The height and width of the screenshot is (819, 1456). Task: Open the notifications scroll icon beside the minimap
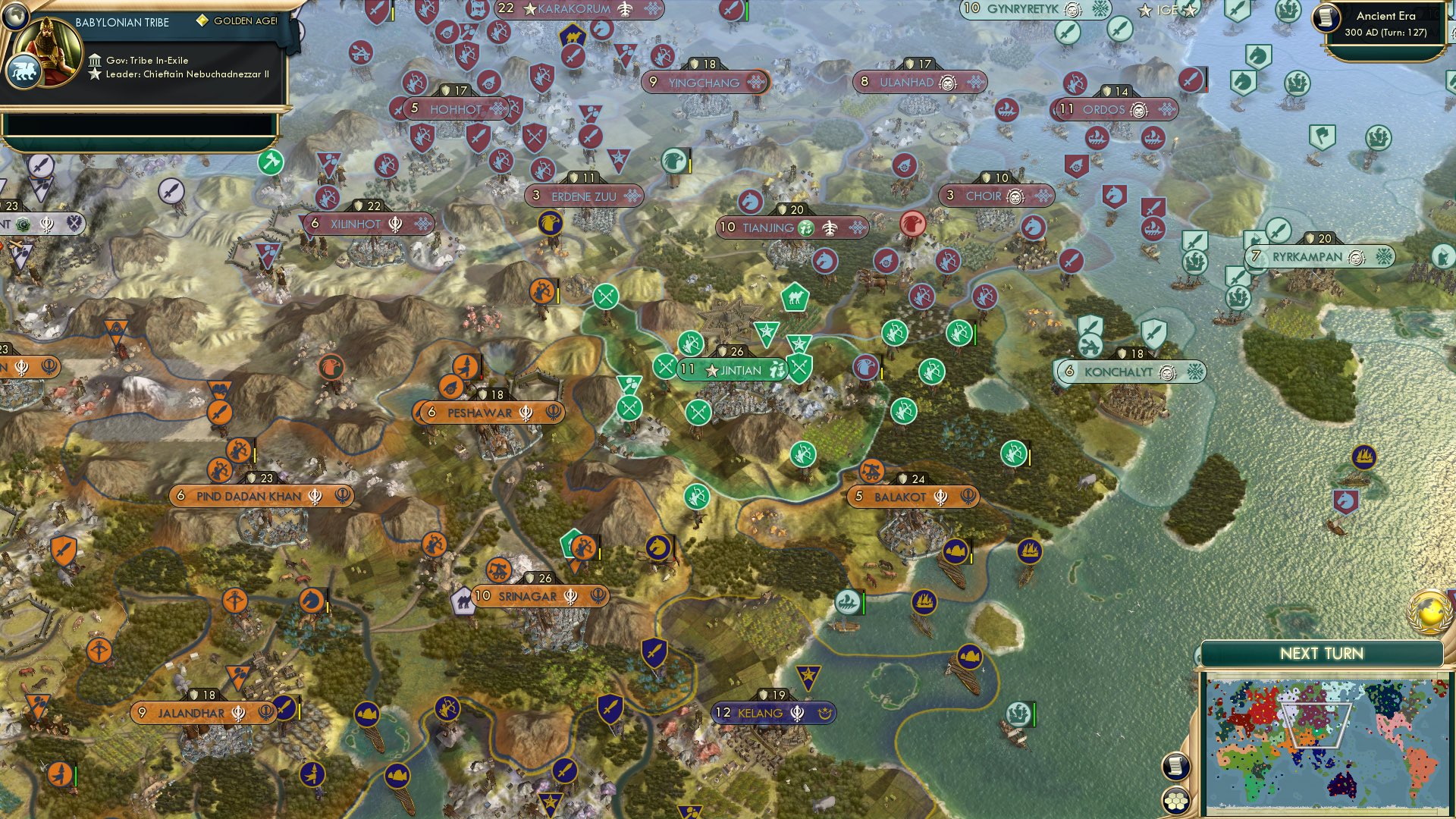tap(1175, 766)
